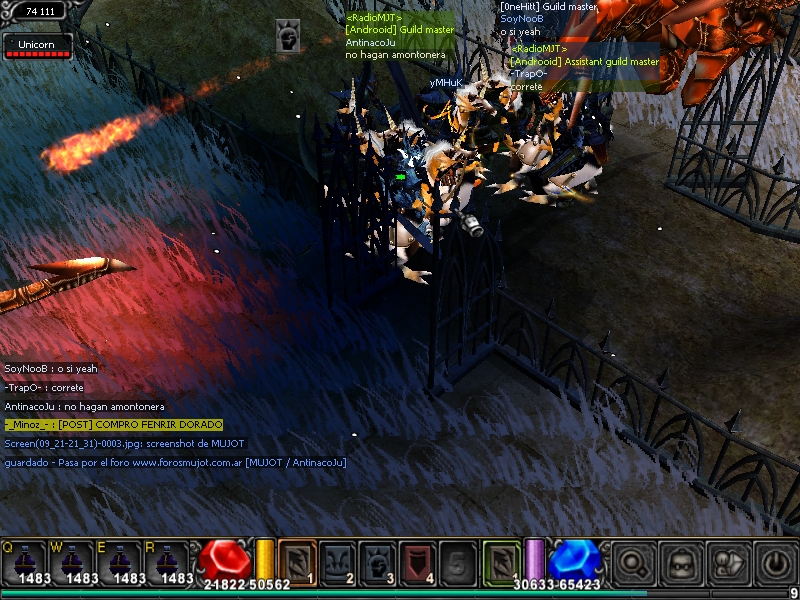800x600 pixels.
Task: Click Minoz's COMPRO FENRIR DORADO post
Action: tap(113, 425)
